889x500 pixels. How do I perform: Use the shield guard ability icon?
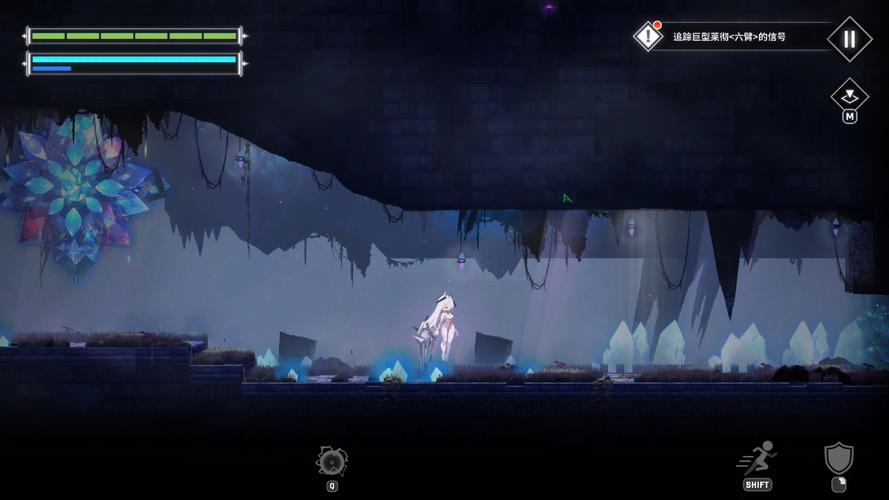[838, 460]
